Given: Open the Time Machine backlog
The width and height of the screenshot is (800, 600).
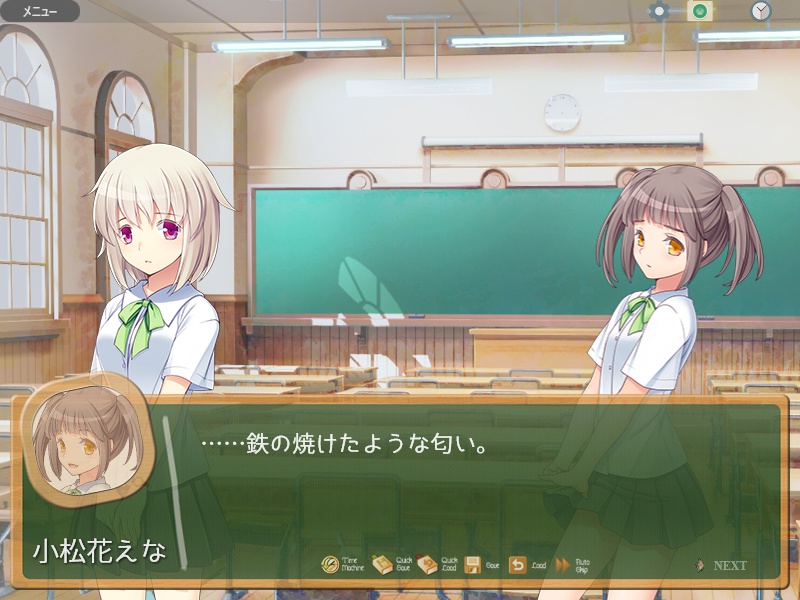Looking at the screenshot, I should pyautogui.click(x=331, y=565).
